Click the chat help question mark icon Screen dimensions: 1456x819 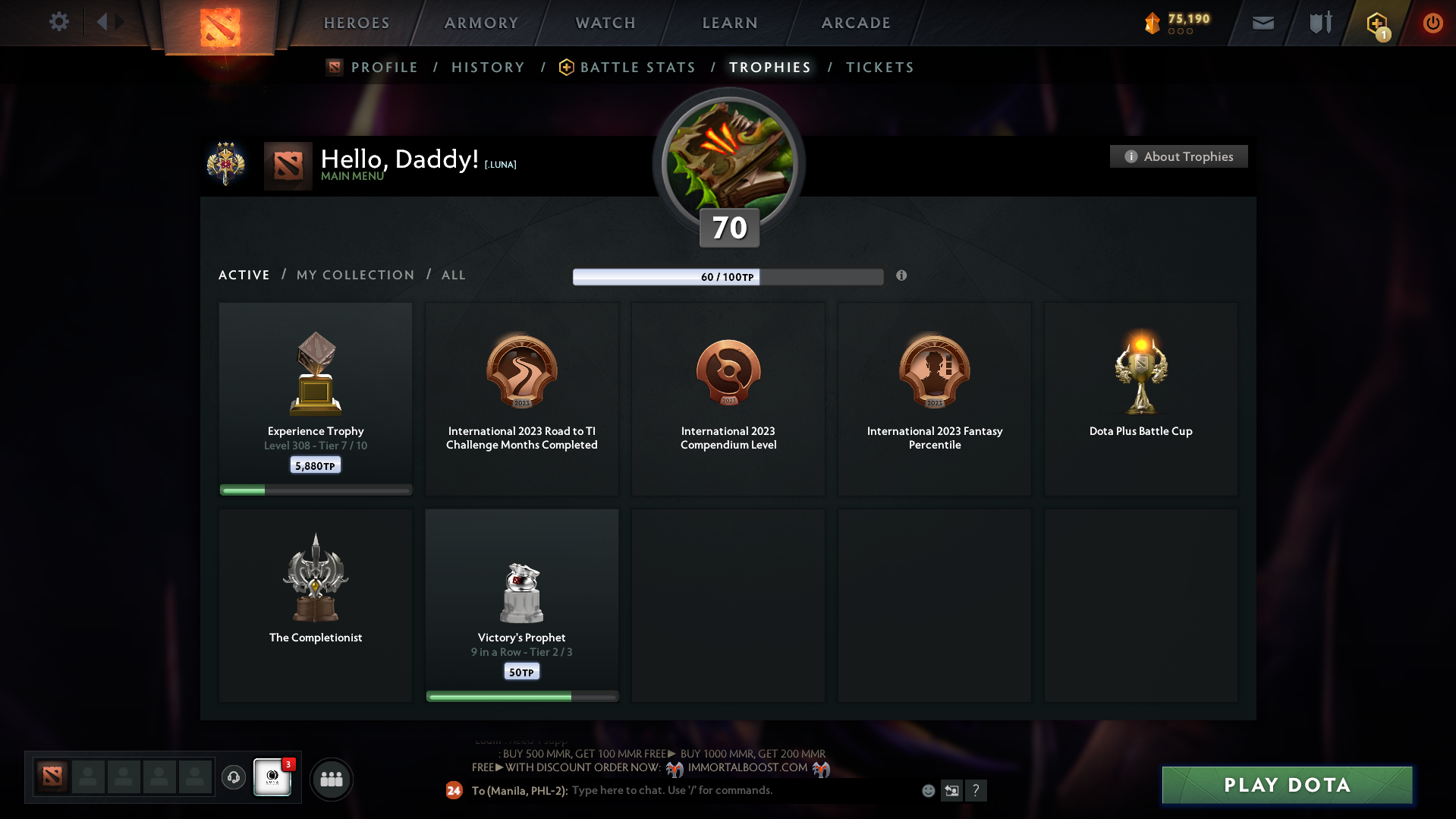(976, 790)
